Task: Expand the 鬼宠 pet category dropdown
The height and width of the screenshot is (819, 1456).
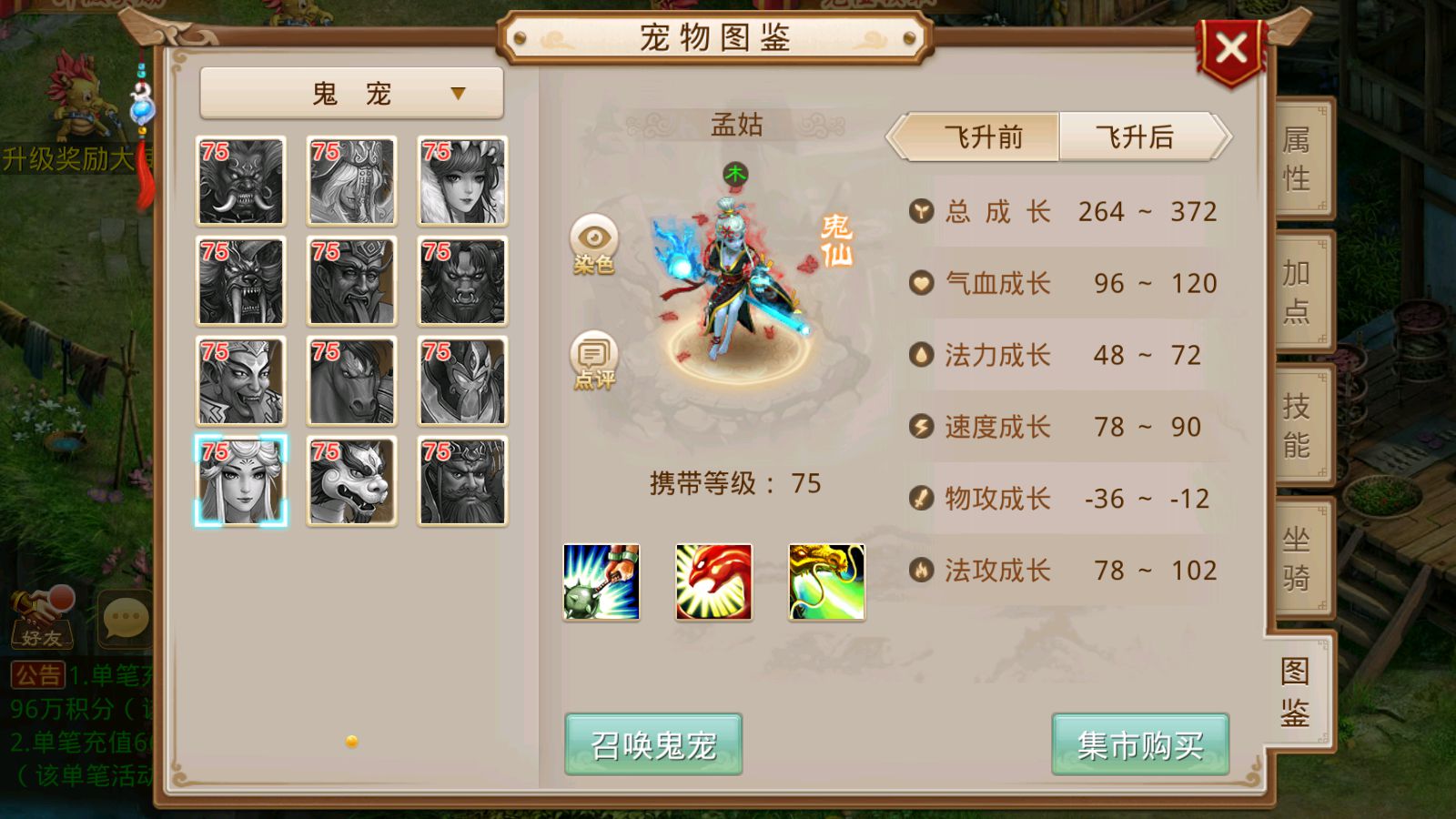Action: (x=351, y=91)
